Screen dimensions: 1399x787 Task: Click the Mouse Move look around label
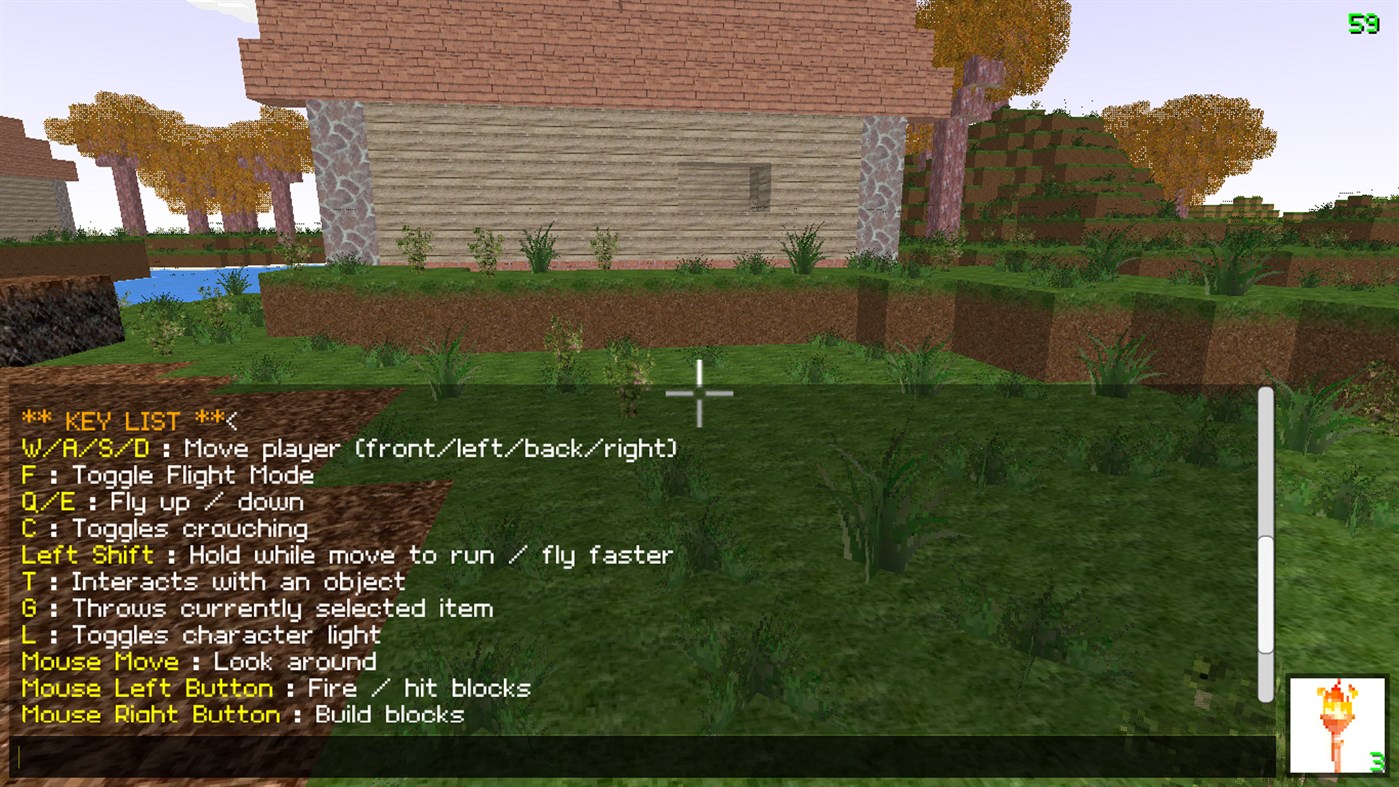pos(100,661)
